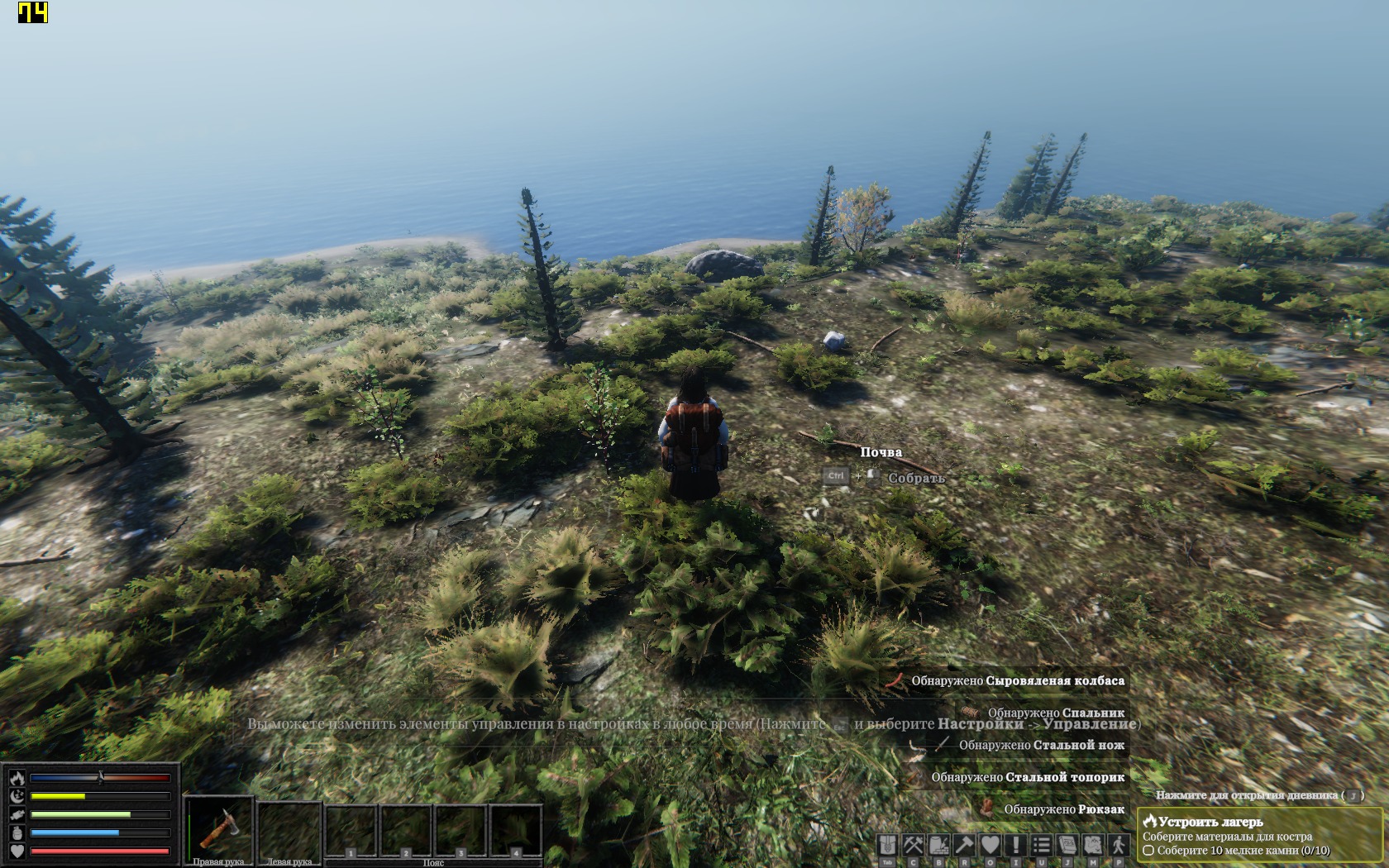Click the Обнаружено Сыровяленая колбаса notification

pos(1017,681)
